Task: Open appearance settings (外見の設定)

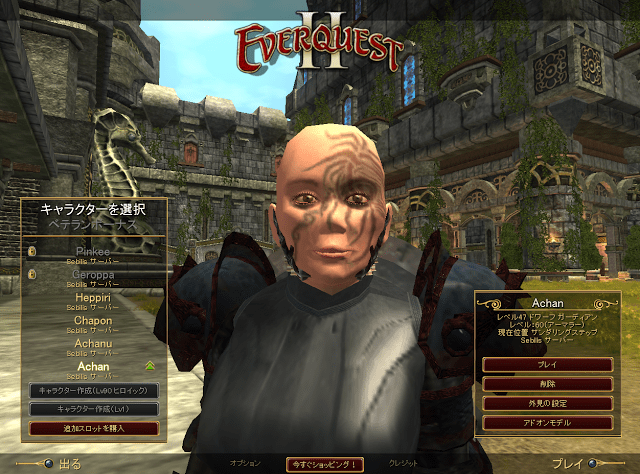Action: [547, 403]
